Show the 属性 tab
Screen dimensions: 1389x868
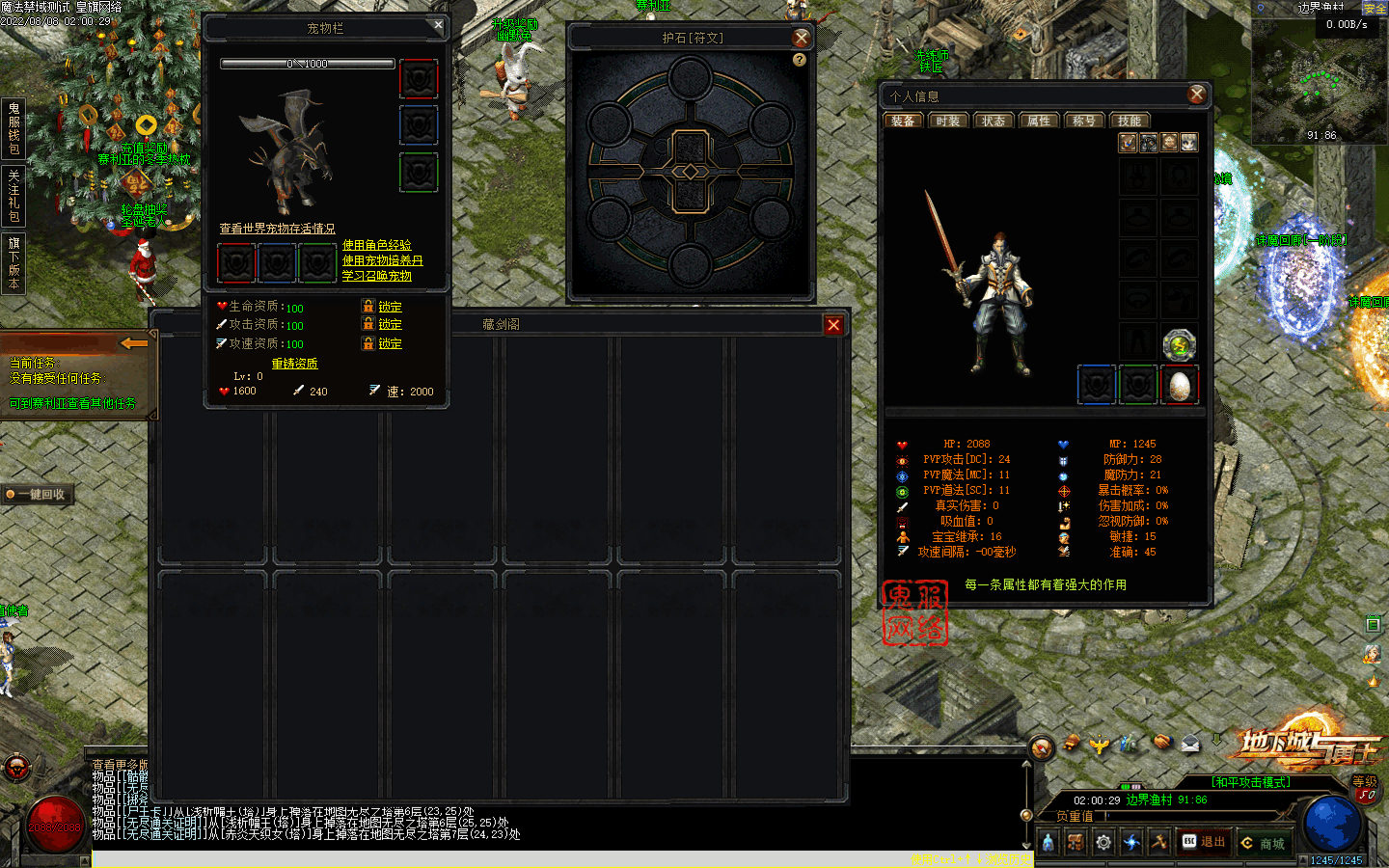pyautogui.click(x=1038, y=121)
